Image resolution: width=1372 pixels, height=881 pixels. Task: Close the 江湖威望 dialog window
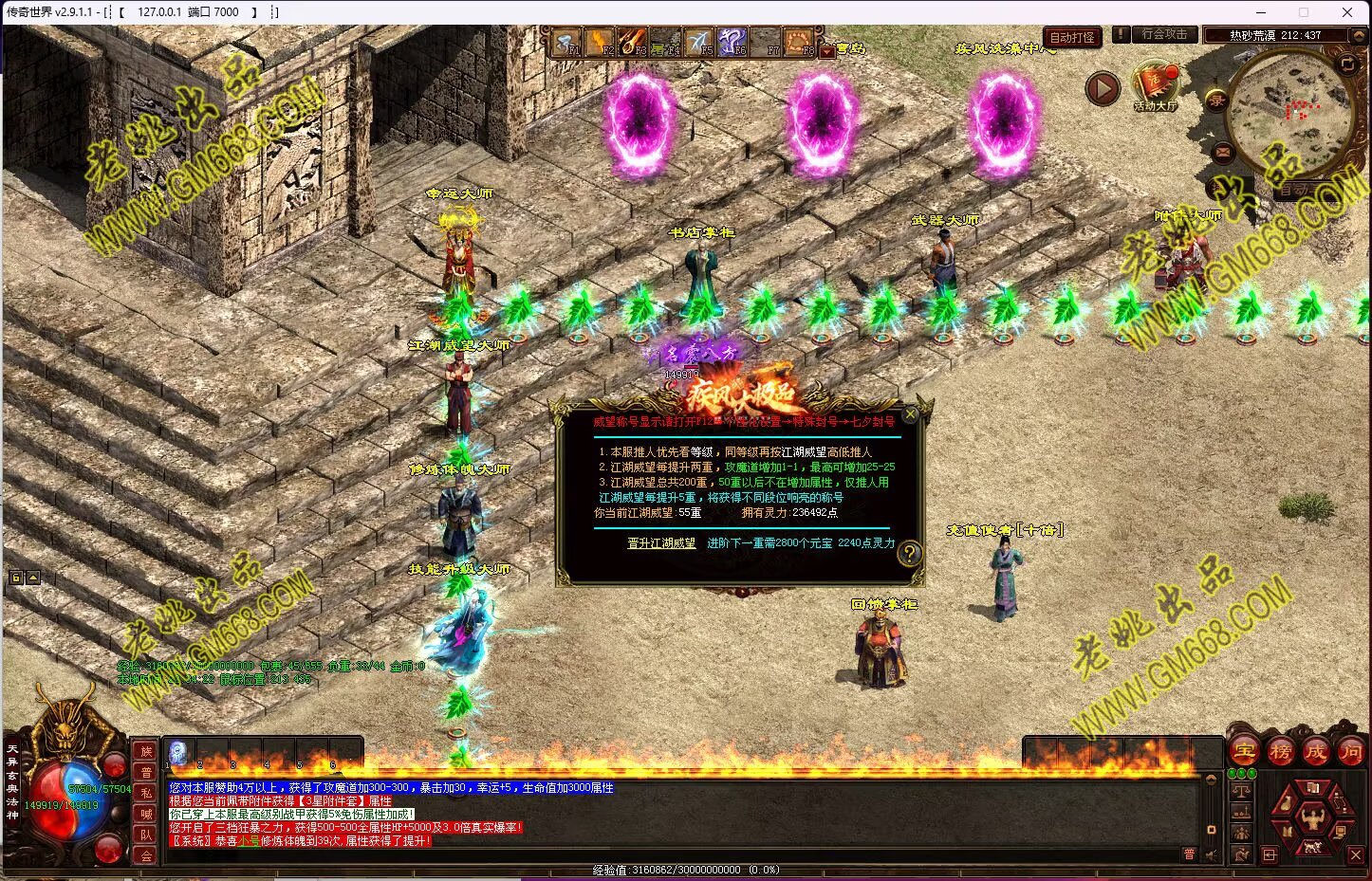pyautogui.click(x=910, y=414)
